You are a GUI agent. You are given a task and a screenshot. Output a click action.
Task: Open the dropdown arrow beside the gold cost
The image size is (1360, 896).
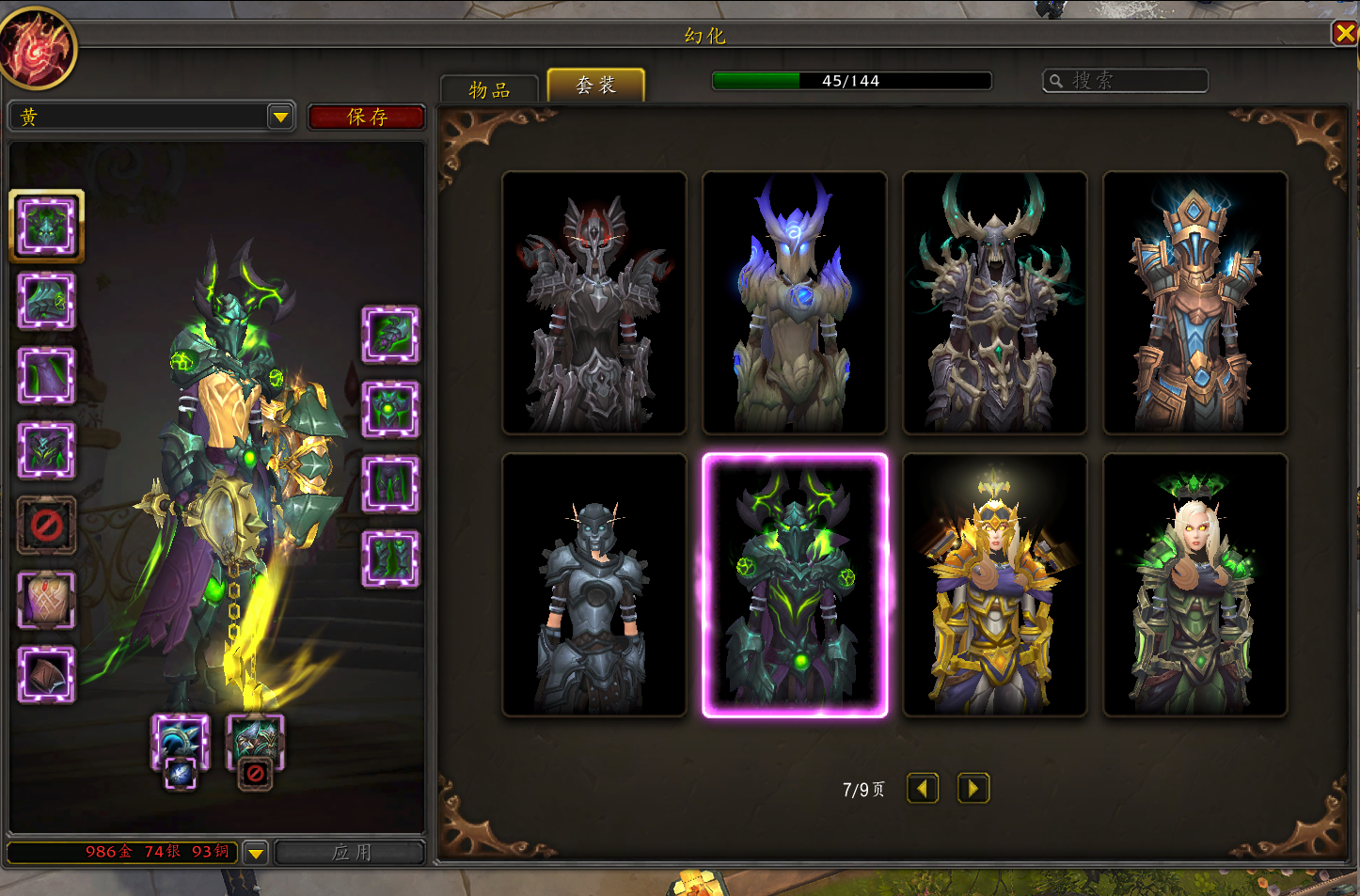(x=255, y=853)
